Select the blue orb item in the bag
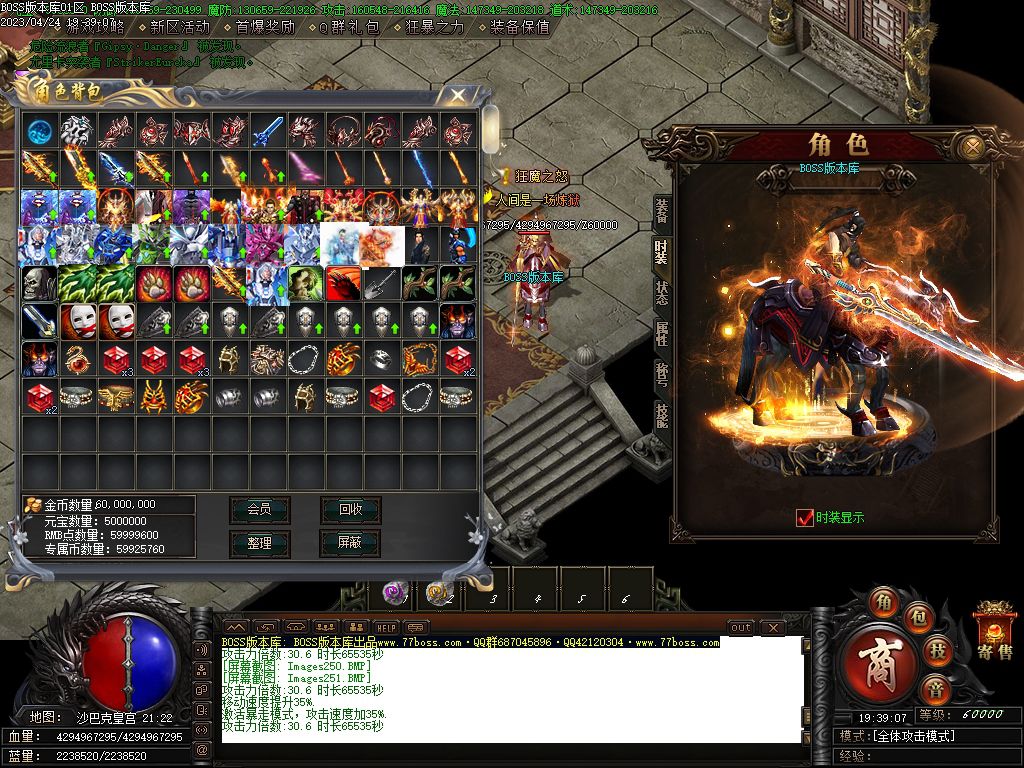Viewport: 1024px width, 768px height. [x=40, y=130]
